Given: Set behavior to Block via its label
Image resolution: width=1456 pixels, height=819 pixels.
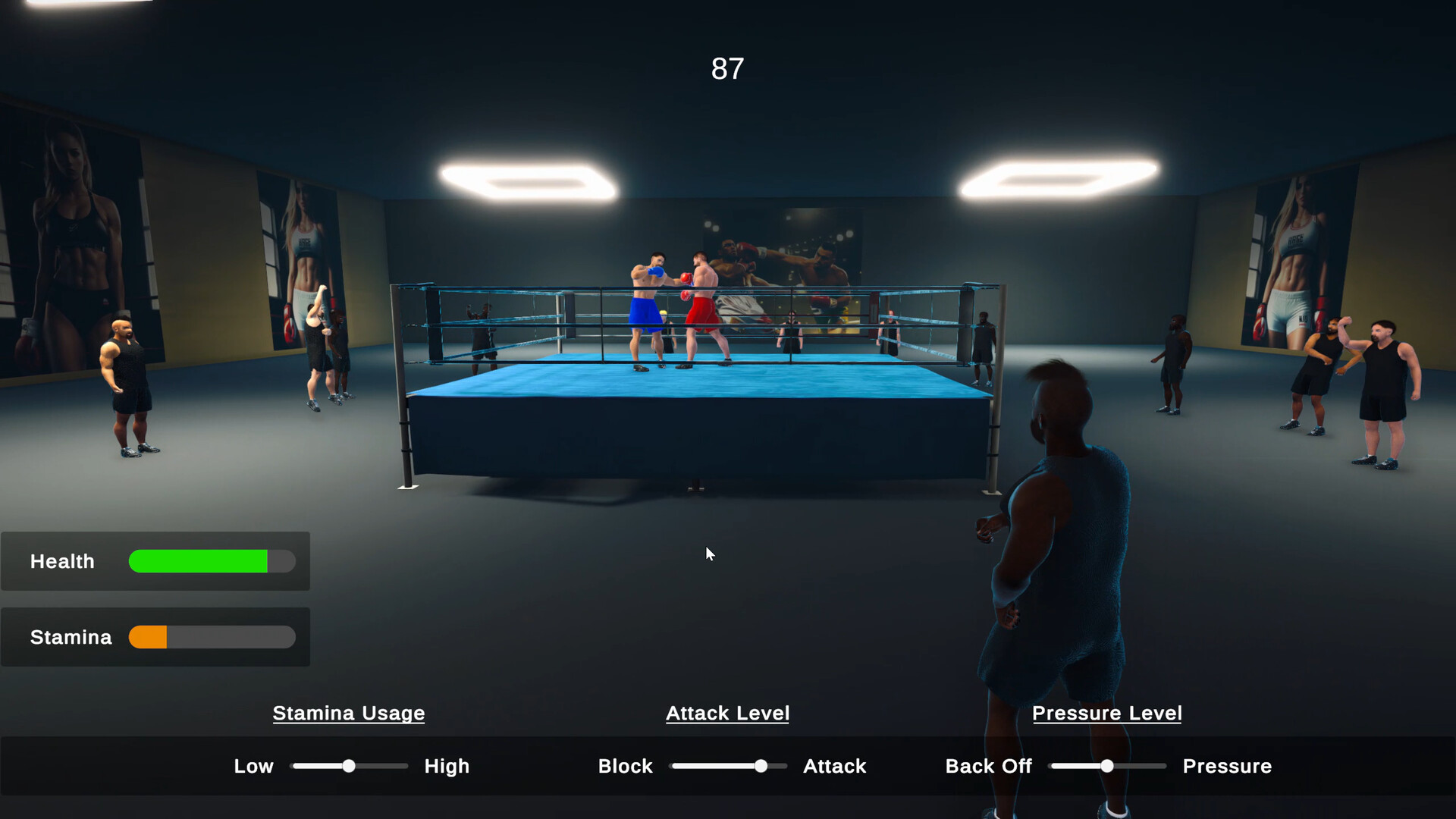Looking at the screenshot, I should pyautogui.click(x=625, y=766).
